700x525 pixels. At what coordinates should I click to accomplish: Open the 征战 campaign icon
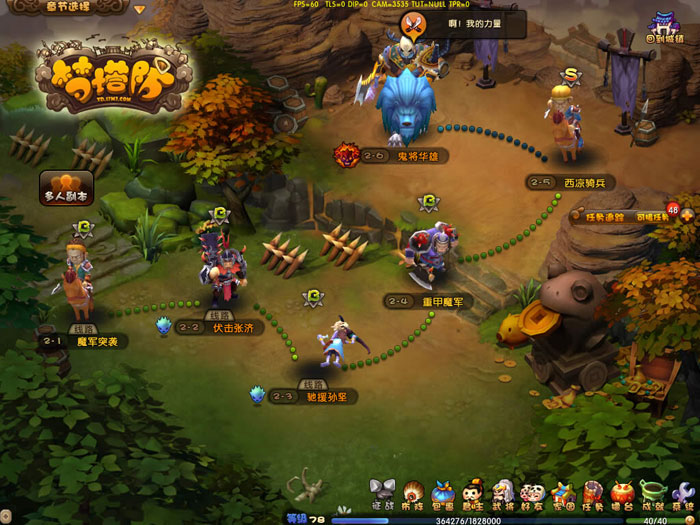[382, 494]
